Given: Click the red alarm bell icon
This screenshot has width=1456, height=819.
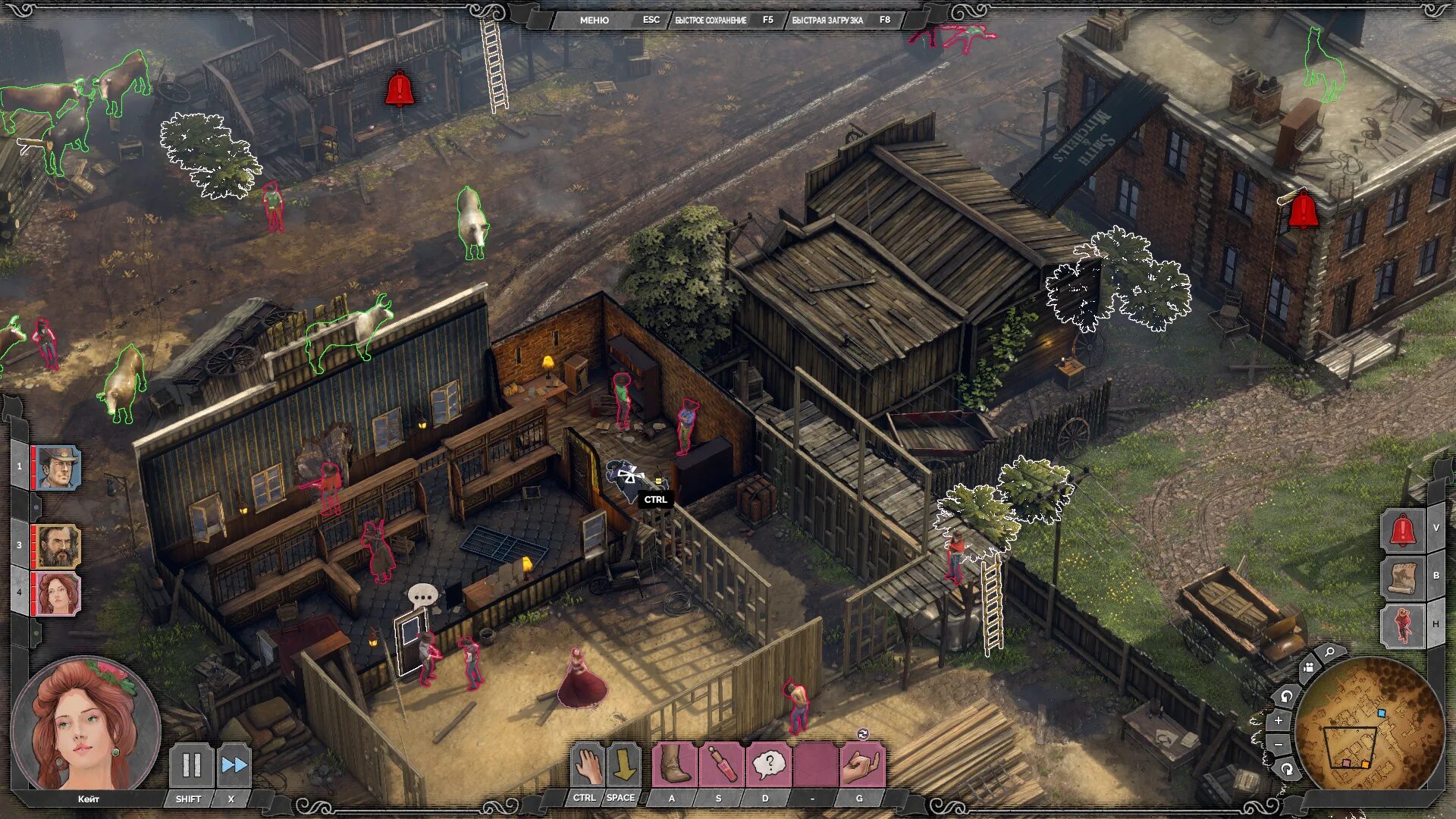Looking at the screenshot, I should [x=1402, y=529].
